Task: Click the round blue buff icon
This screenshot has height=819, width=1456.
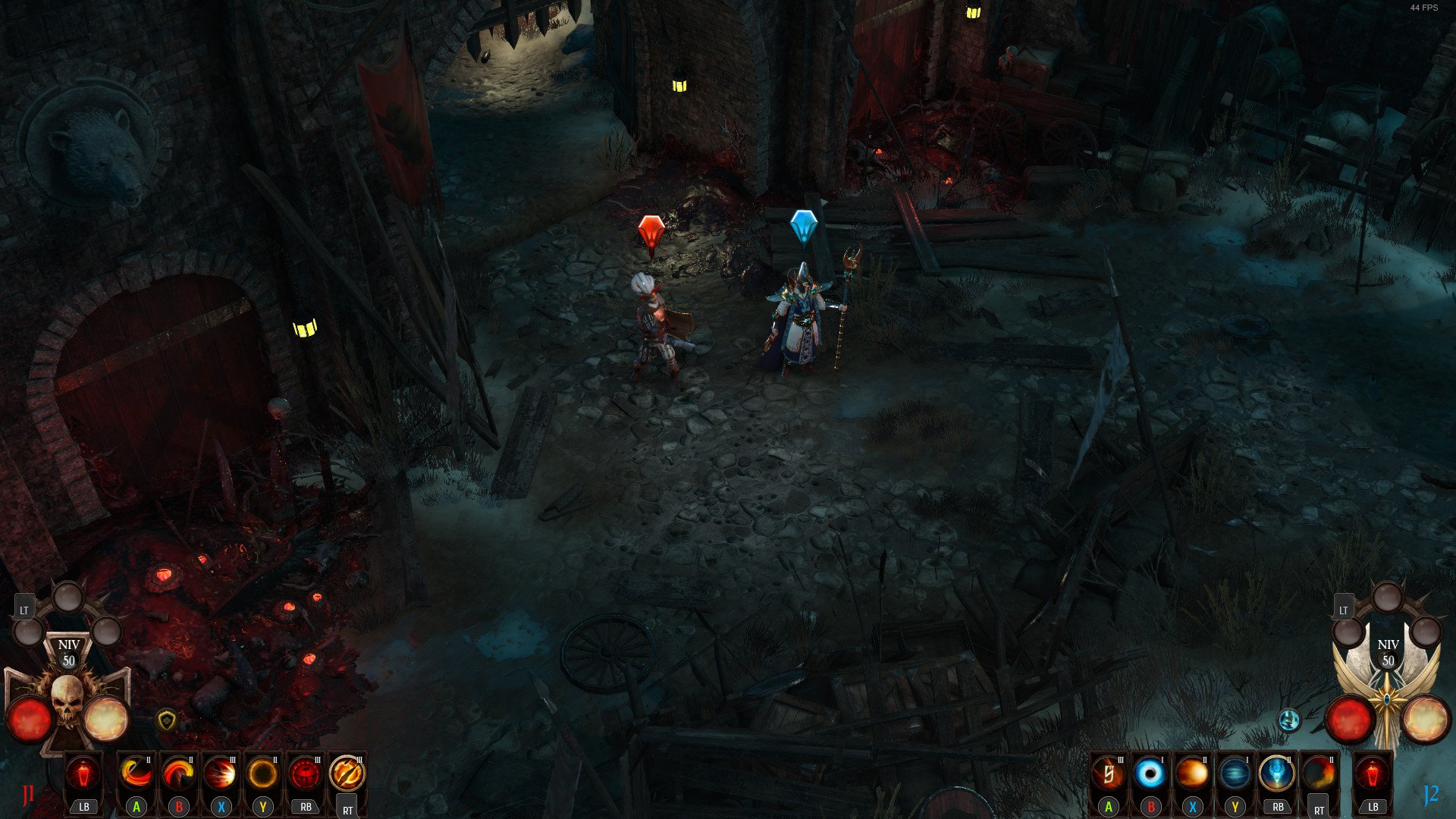Action: (x=1289, y=720)
